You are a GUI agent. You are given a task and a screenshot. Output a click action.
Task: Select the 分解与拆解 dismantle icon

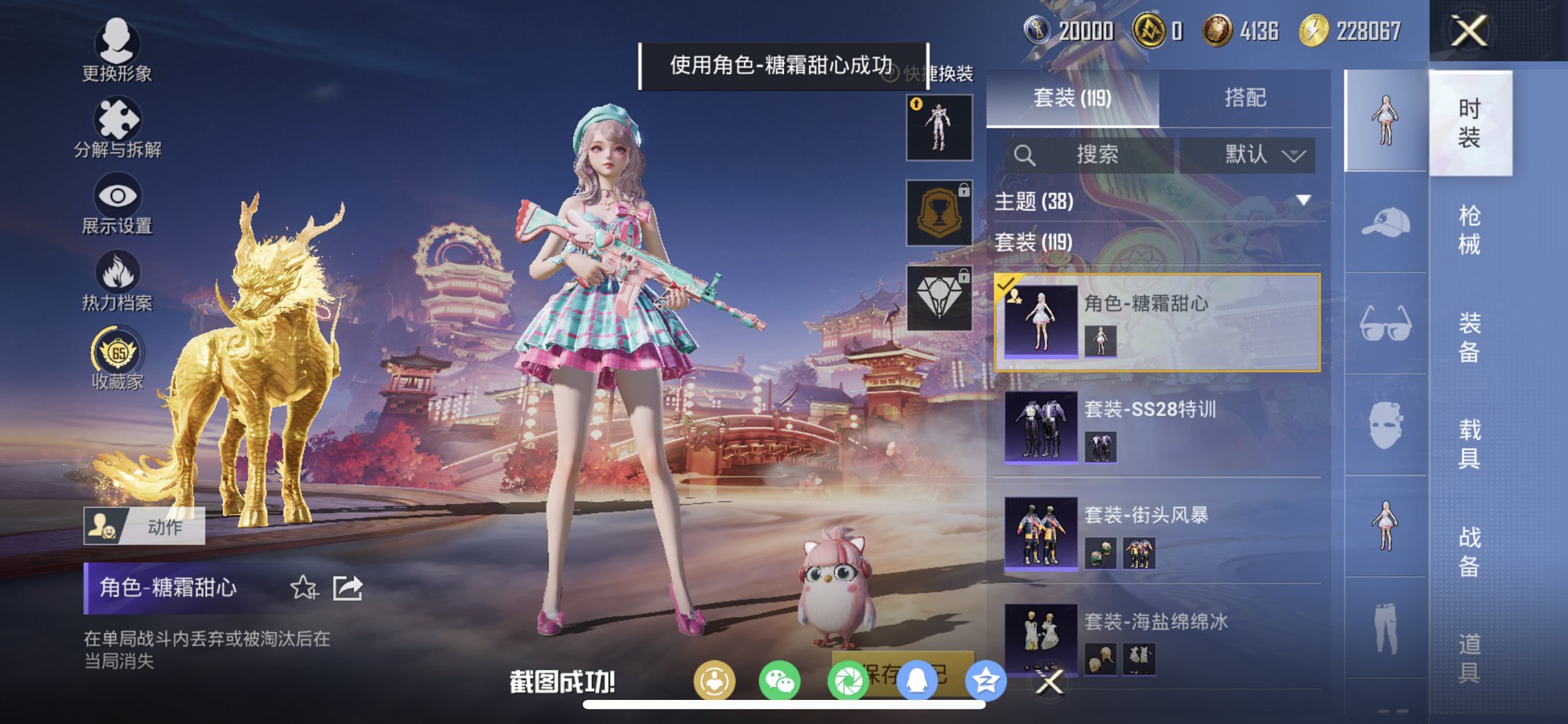119,118
